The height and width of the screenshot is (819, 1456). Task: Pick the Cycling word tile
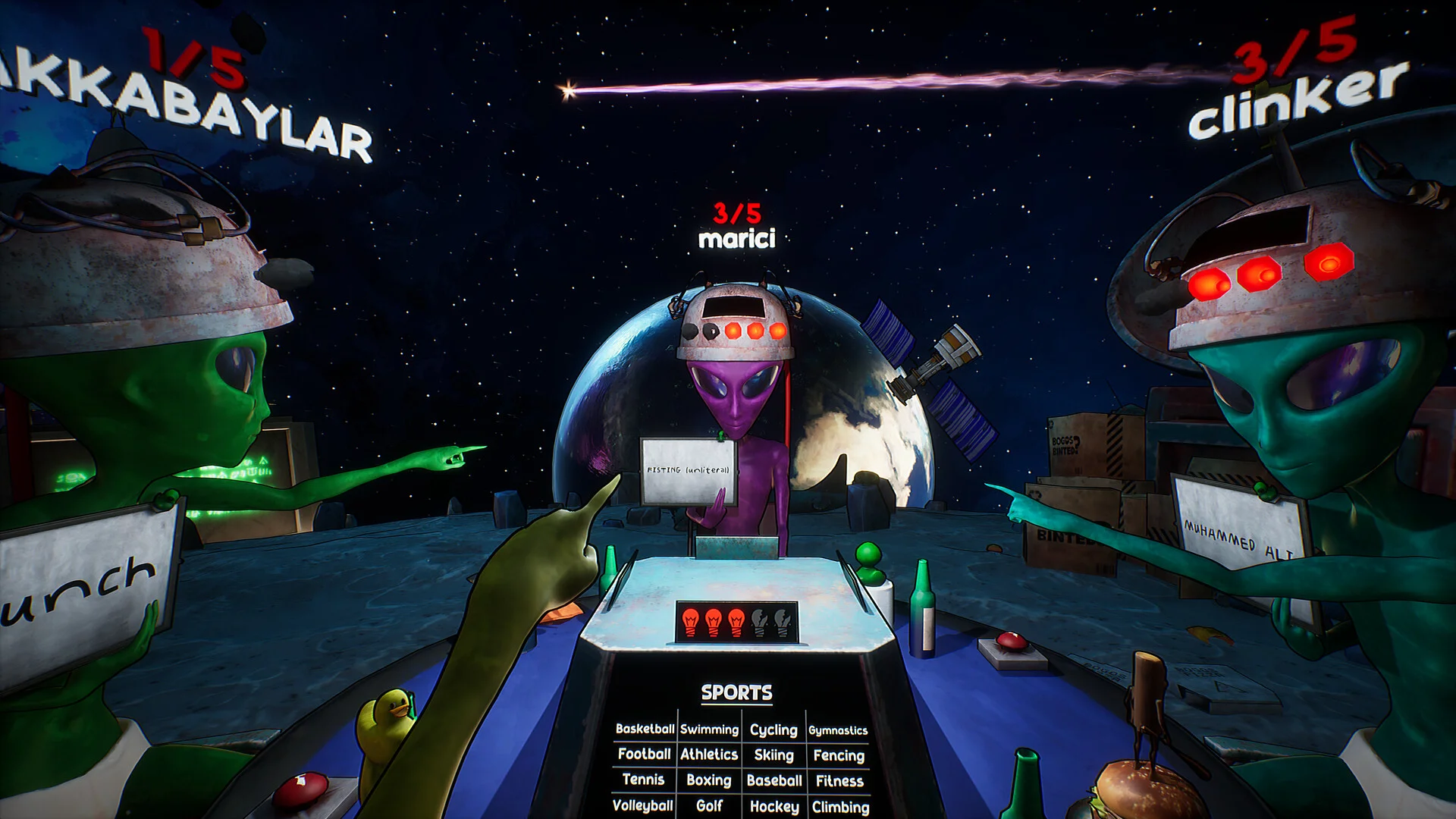[x=773, y=730]
